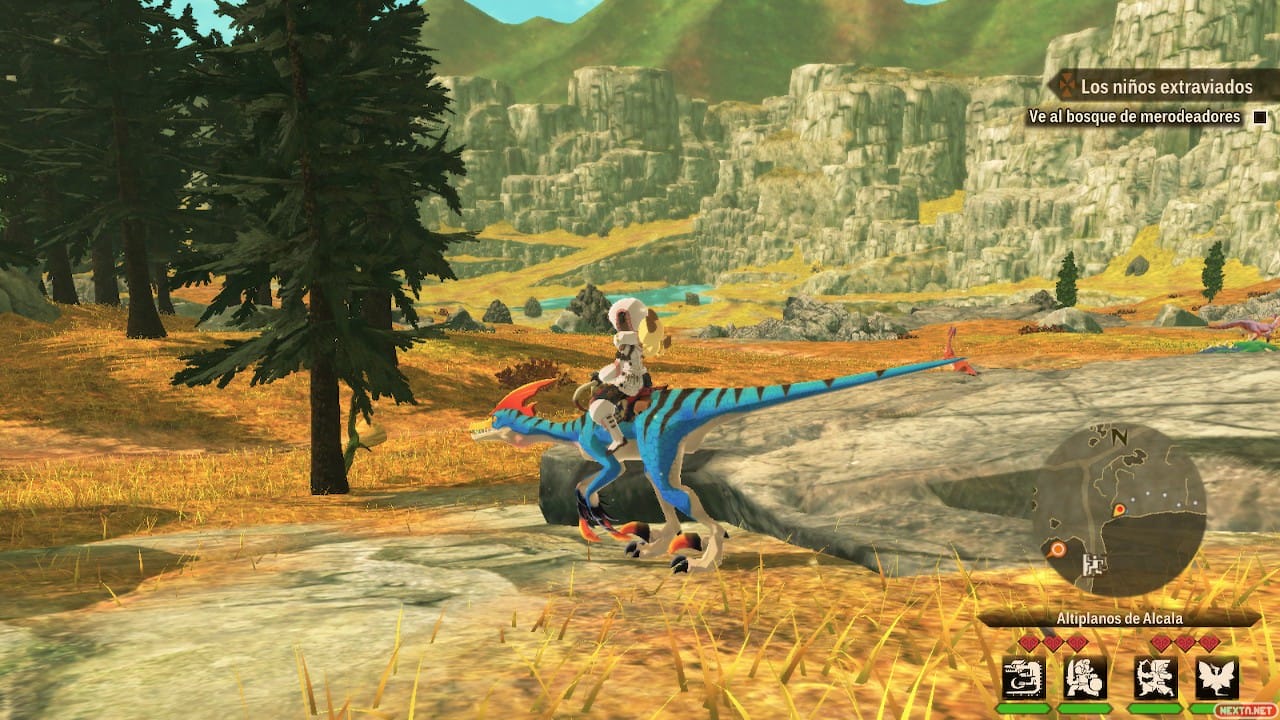Image resolution: width=1280 pixels, height=720 pixels.
Task: Click the orange ring objective marker on minimap
Action: (x=1058, y=549)
